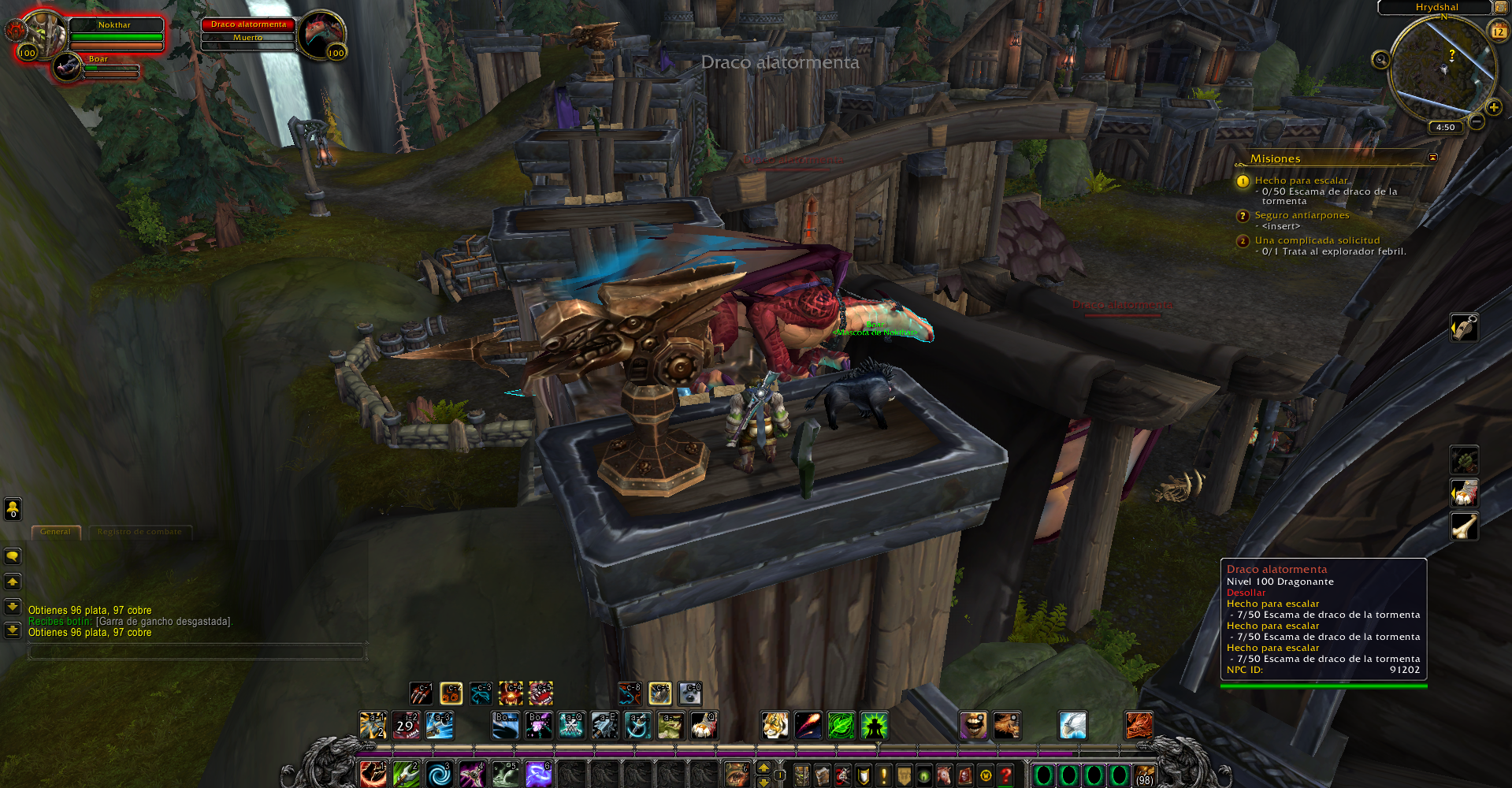
Task: Zoom in the minimap with plus button
Action: point(1493,107)
